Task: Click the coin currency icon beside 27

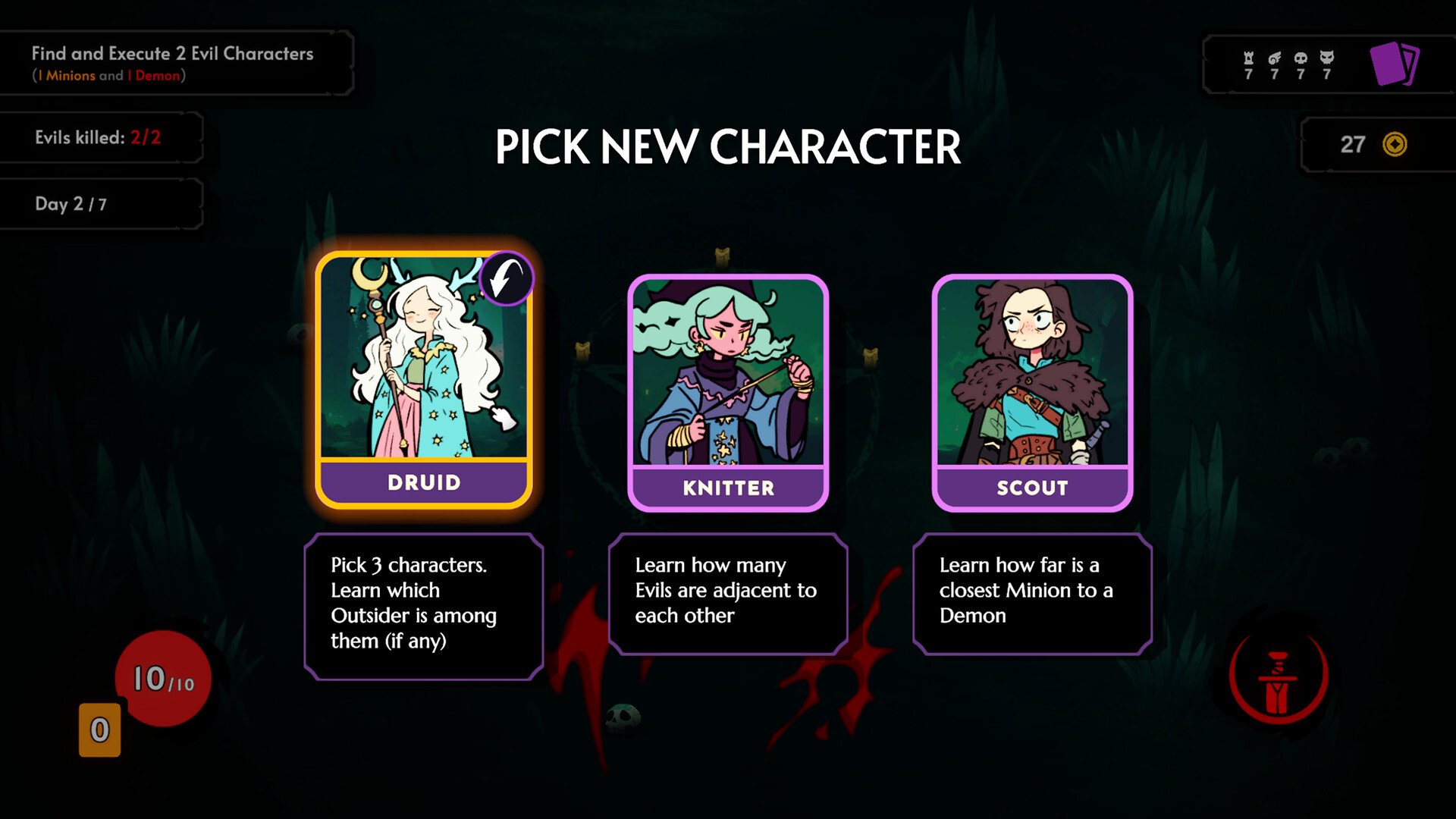Action: 1394,144
